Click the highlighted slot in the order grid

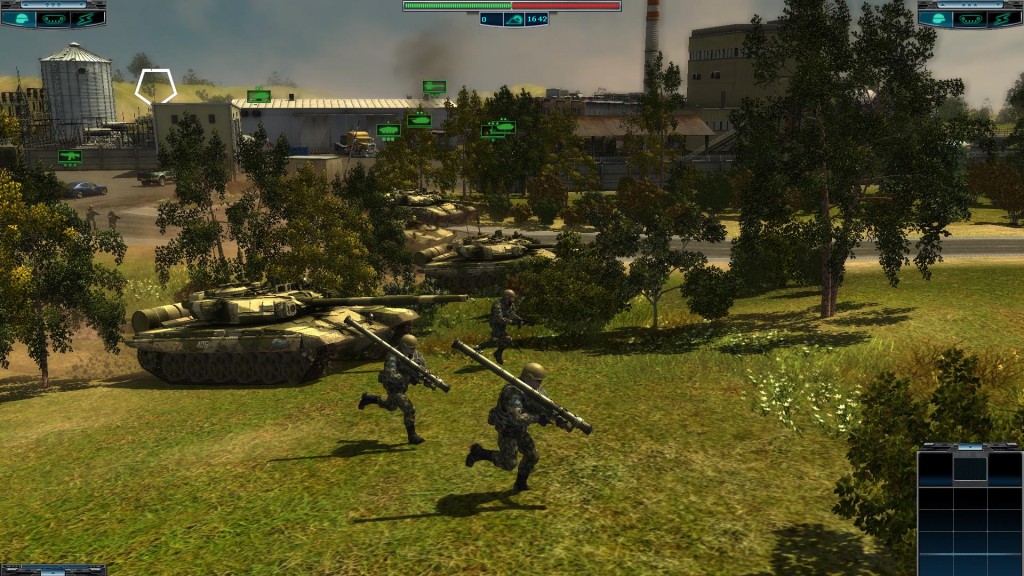(x=969, y=467)
